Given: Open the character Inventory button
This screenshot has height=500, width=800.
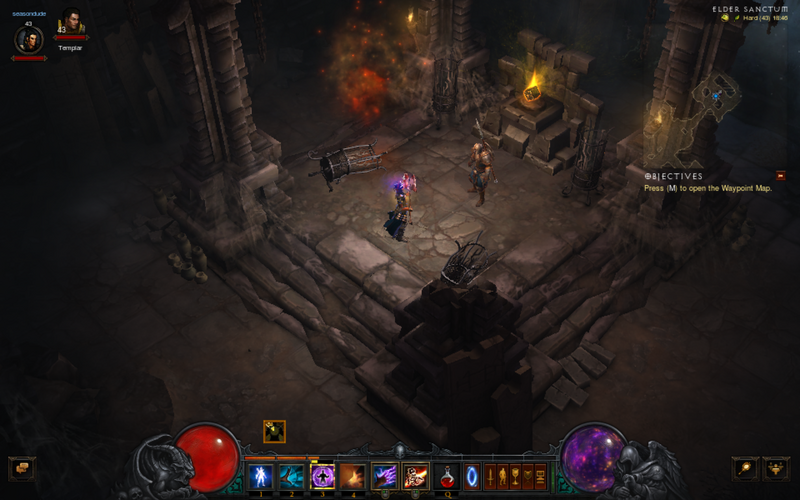Looking at the screenshot, I should [x=503, y=477].
